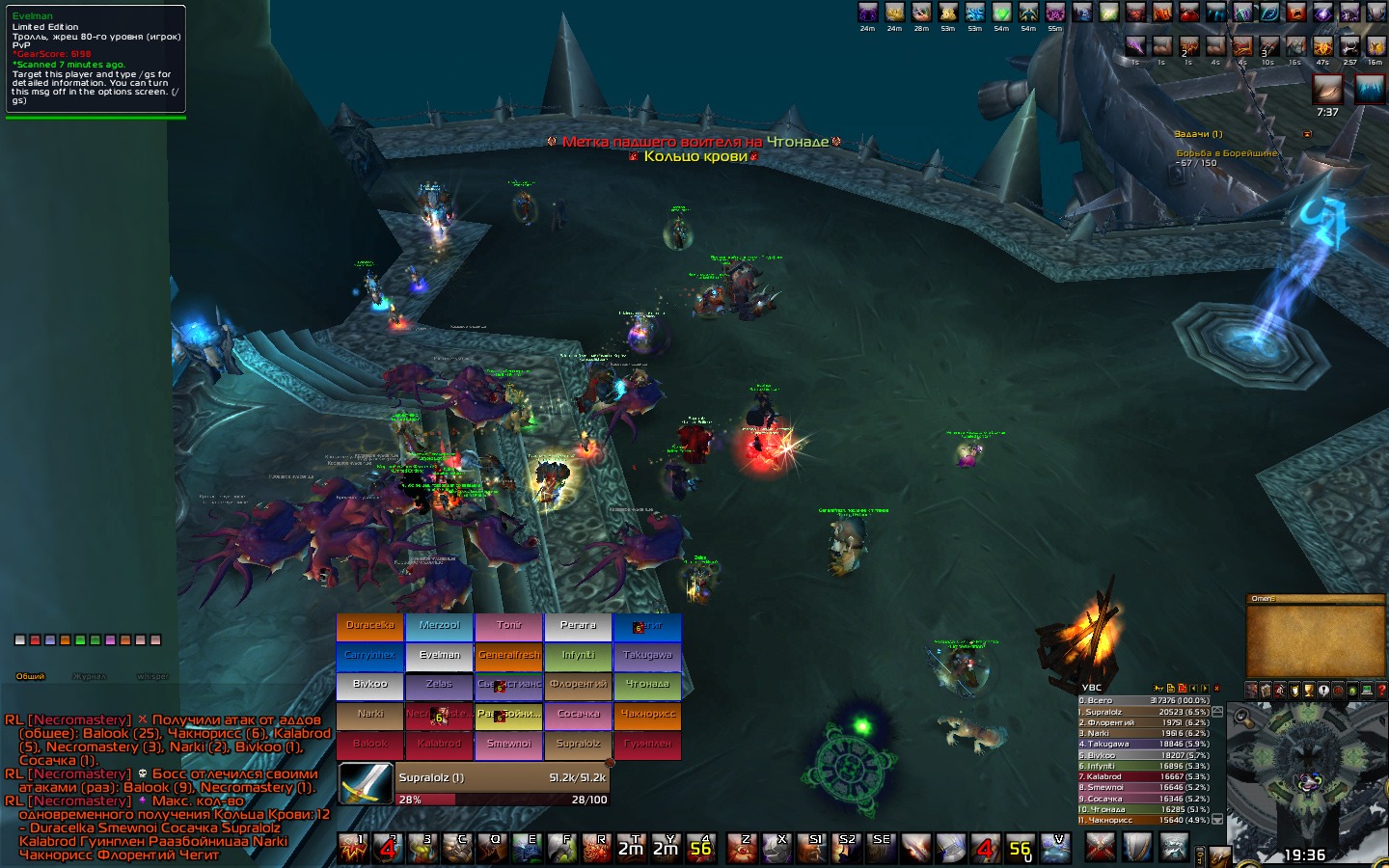Target Merzool's raid frame
Screen dimensions: 1389x868
pos(440,627)
